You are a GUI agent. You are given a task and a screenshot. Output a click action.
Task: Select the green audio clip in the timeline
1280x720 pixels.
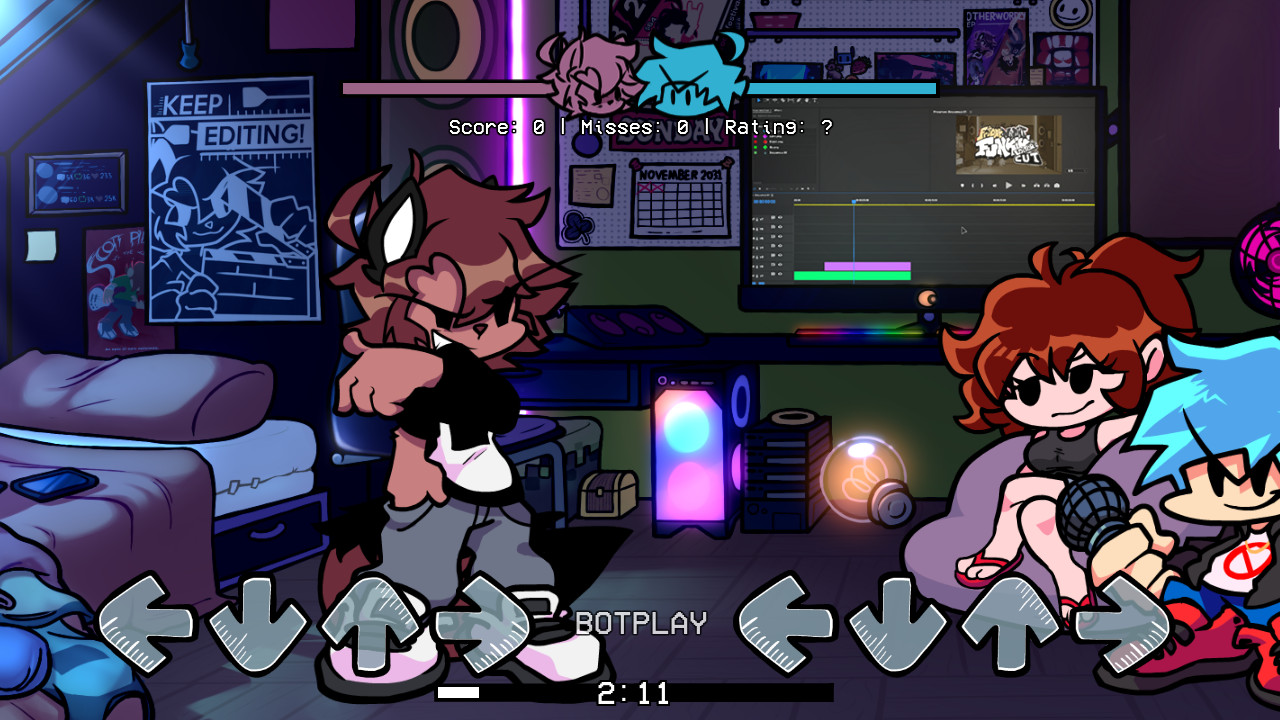(850, 274)
